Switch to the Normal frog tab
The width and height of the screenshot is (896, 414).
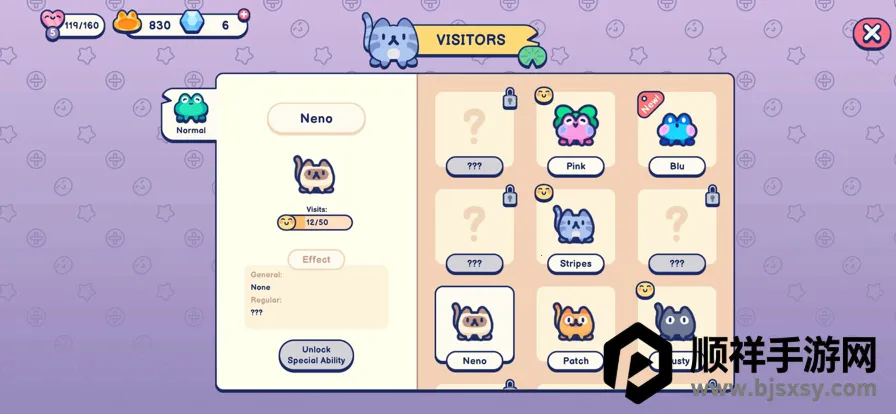click(x=190, y=114)
